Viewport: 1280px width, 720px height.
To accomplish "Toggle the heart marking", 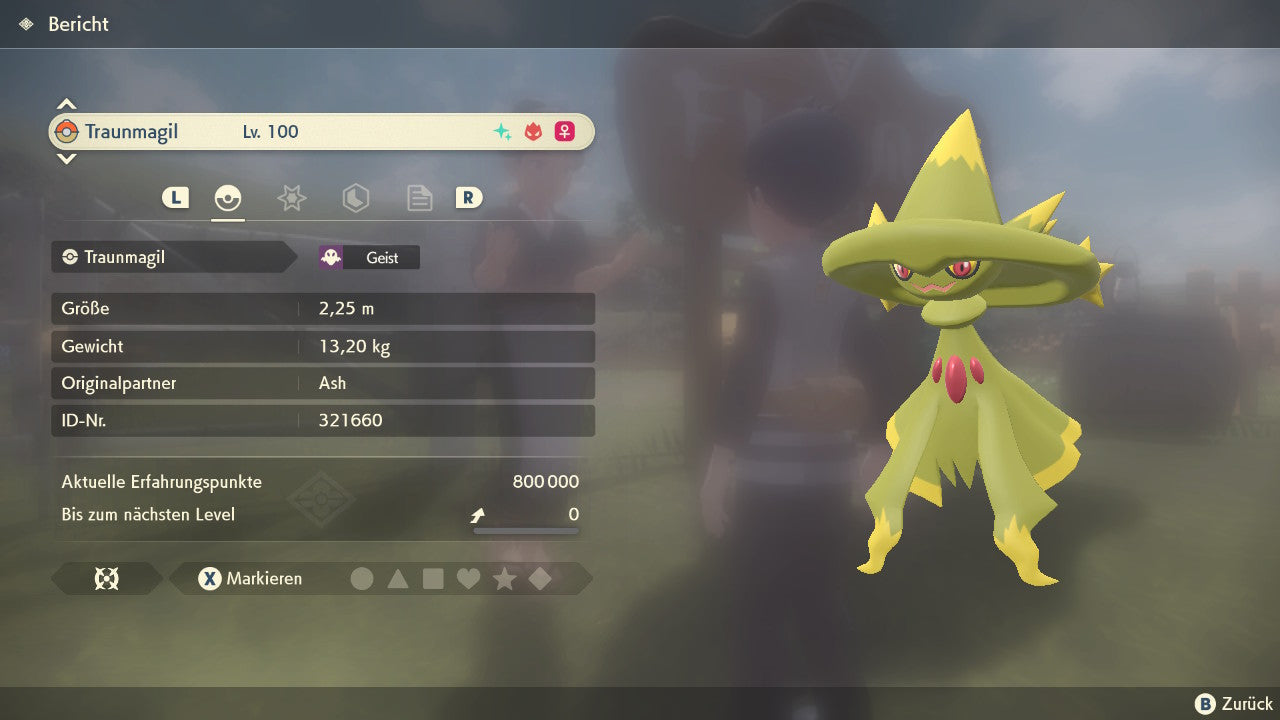I will pos(468,579).
